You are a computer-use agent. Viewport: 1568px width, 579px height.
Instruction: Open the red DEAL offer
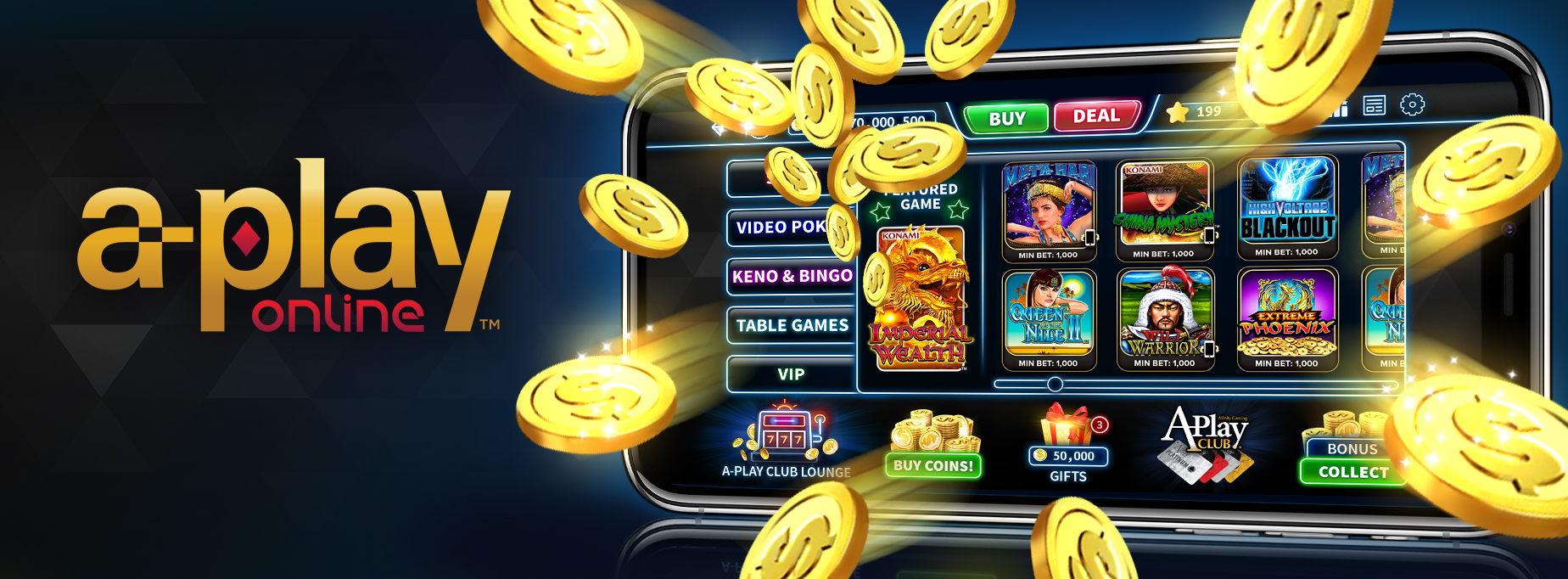tap(1095, 116)
